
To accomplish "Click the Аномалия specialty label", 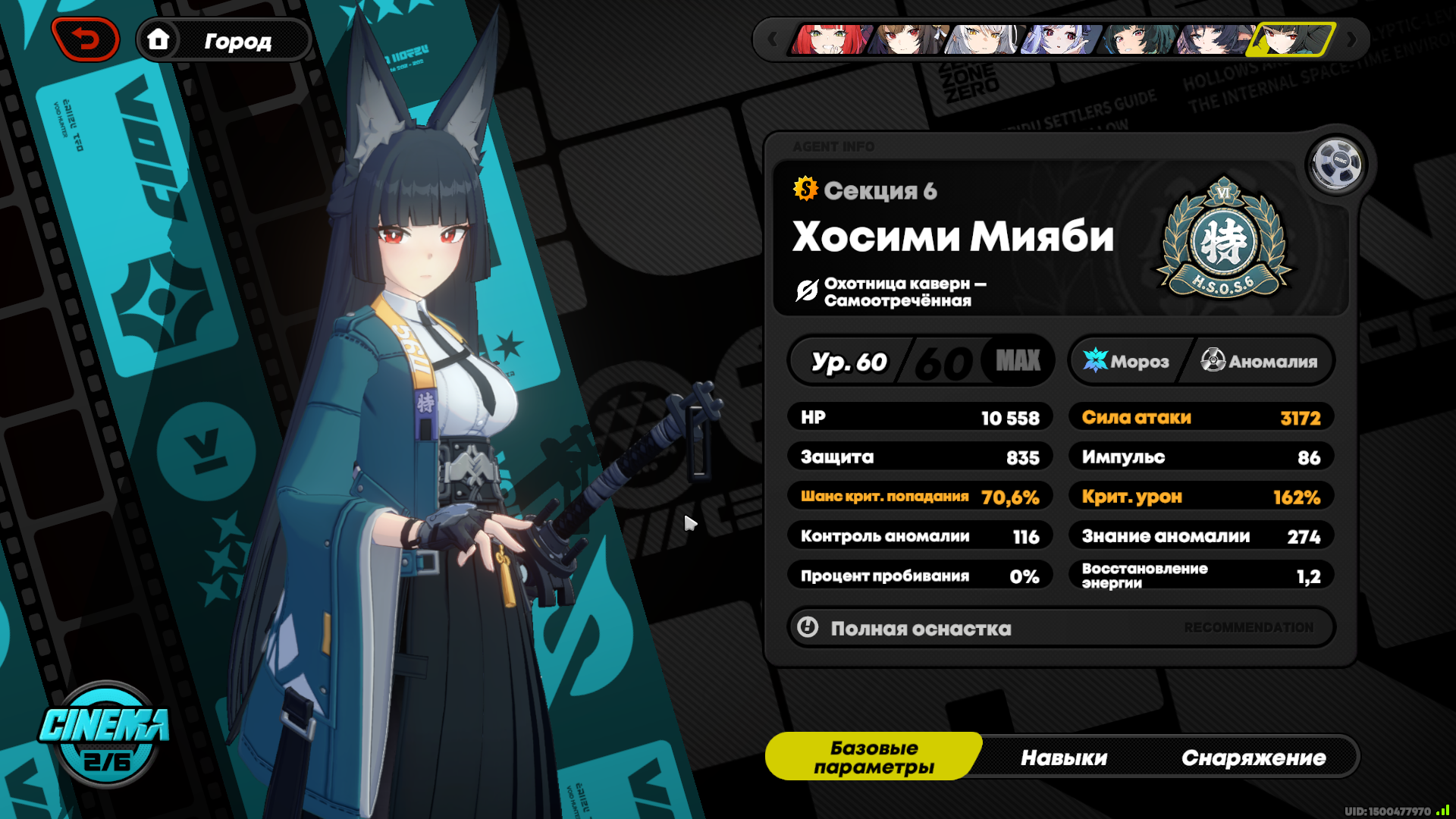I will click(1260, 361).
